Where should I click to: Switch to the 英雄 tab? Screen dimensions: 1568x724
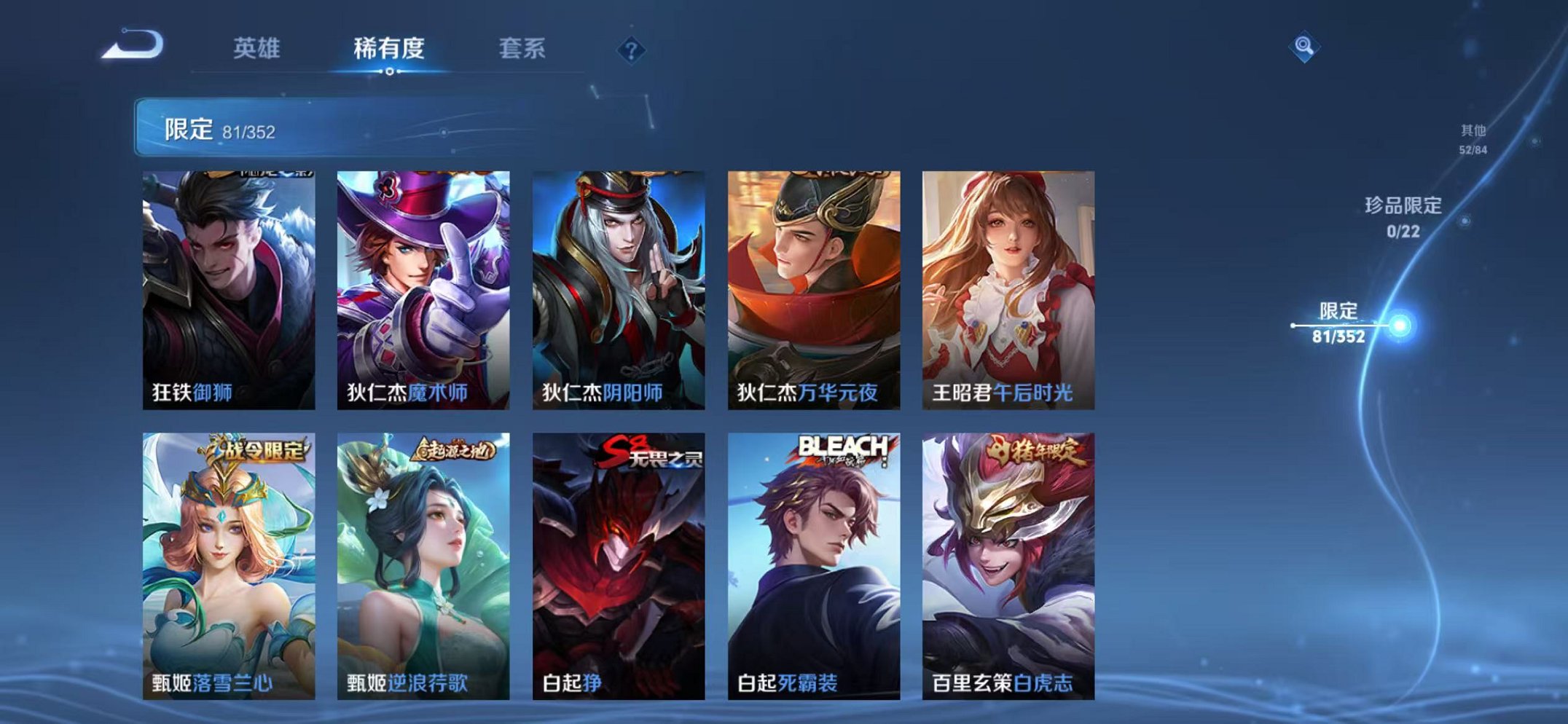(258, 47)
